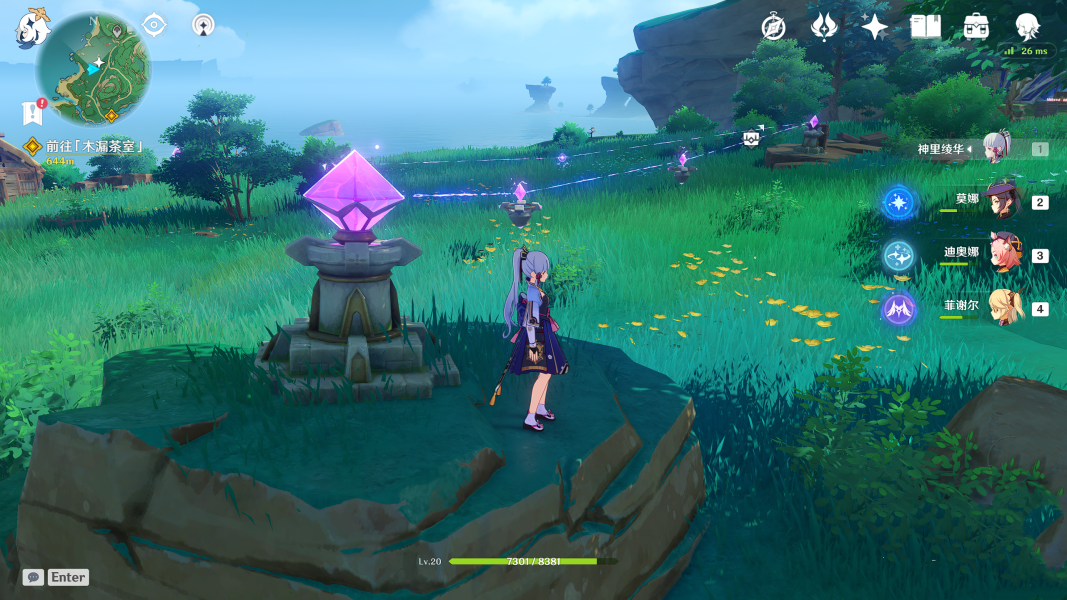Switch to party member 莫娜
Image resolution: width=1067 pixels, height=600 pixels.
tap(1000, 201)
